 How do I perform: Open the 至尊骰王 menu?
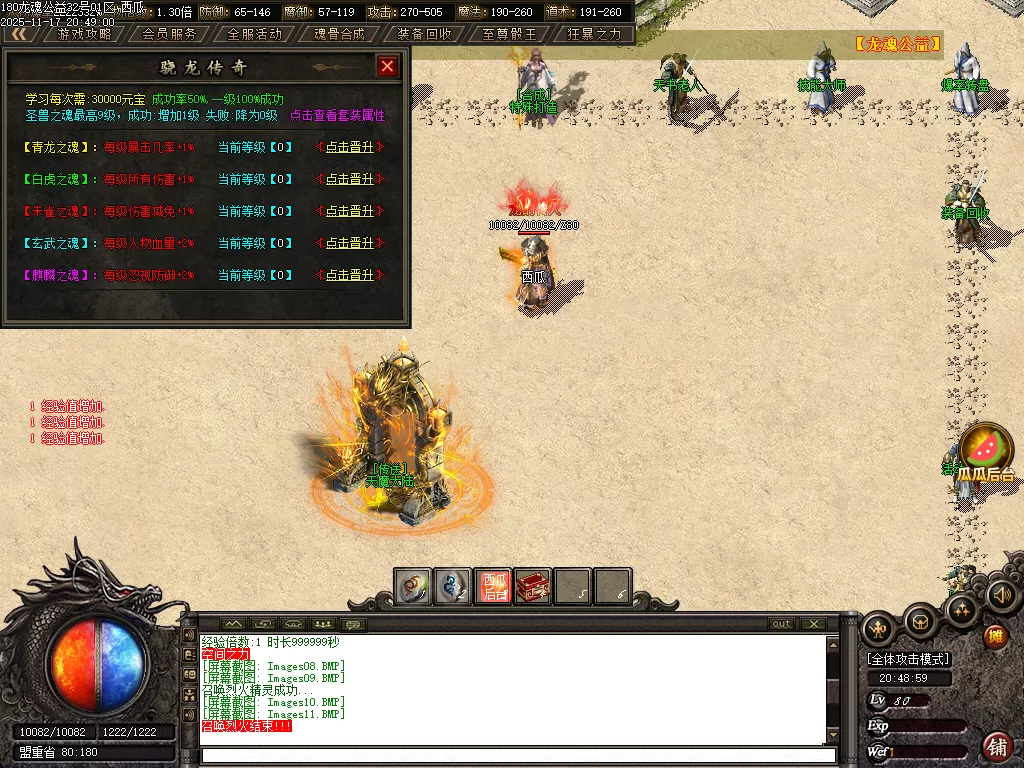509,33
